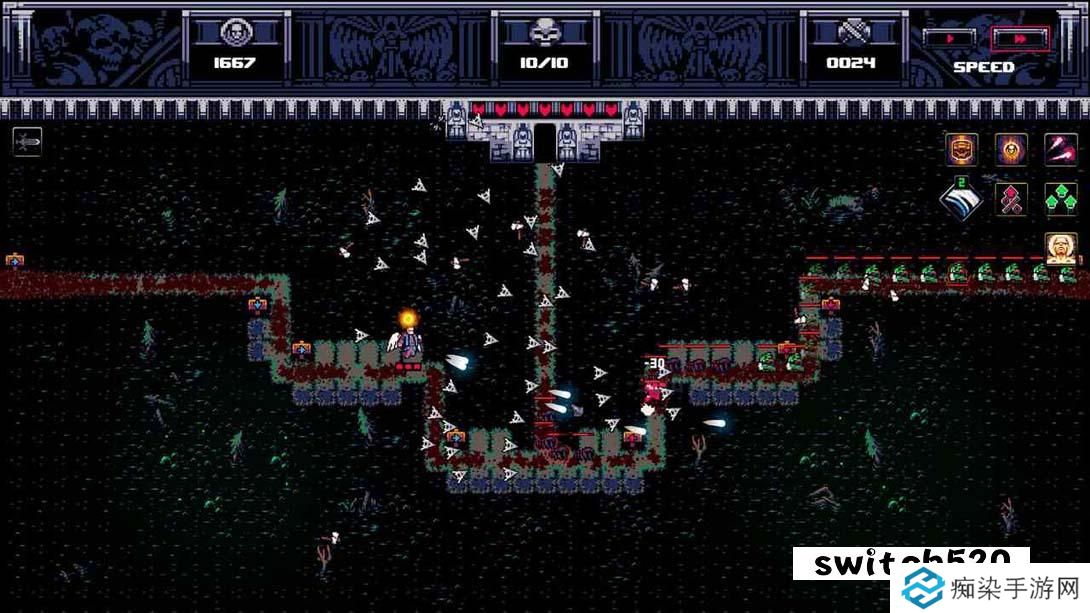The width and height of the screenshot is (1090, 613).
Task: Select the greyed-out sword icon
Action: coord(27,142)
